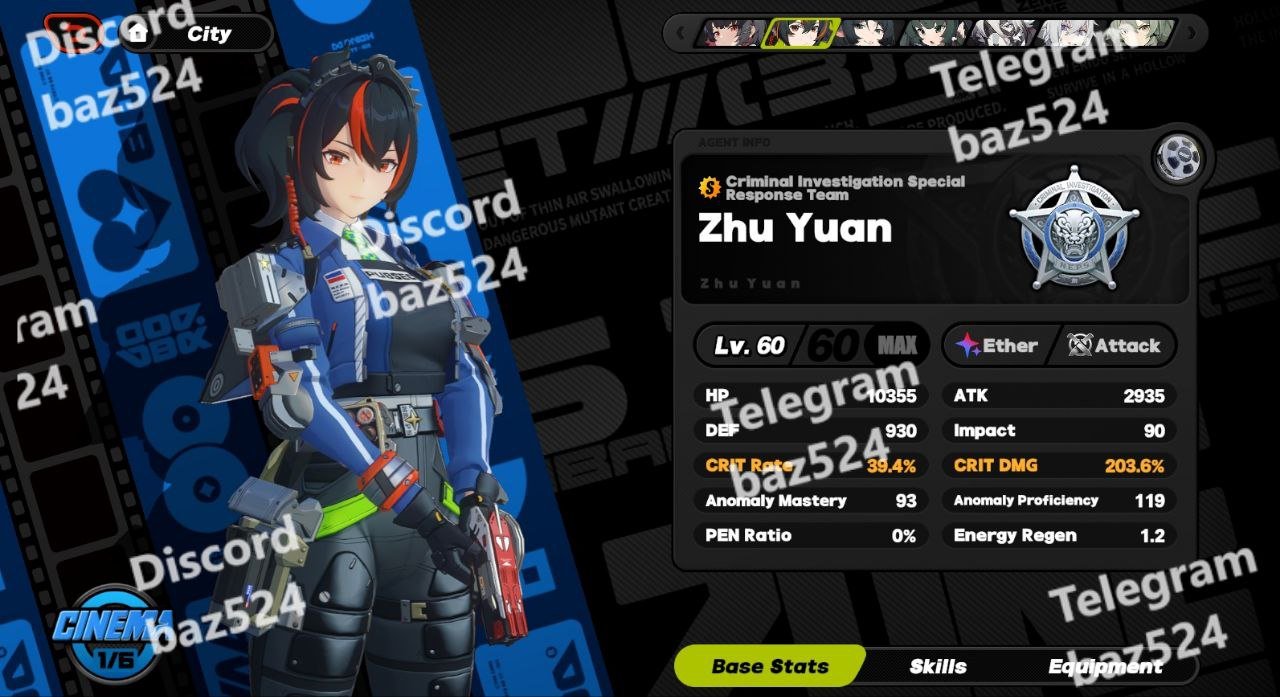Open the Equipment tab
This screenshot has width=1280, height=697.
(x=1104, y=666)
